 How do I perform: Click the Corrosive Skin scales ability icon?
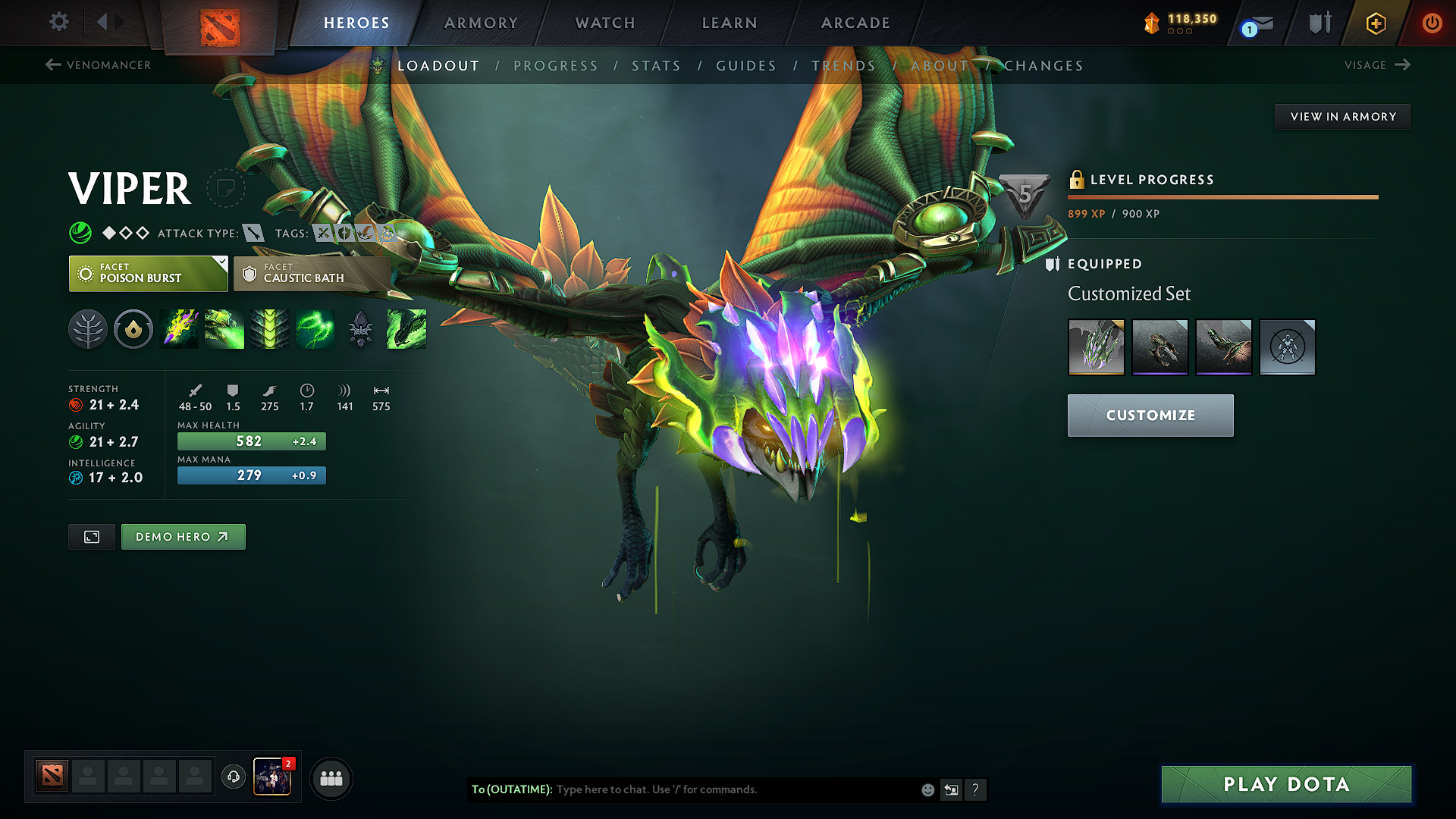270,329
